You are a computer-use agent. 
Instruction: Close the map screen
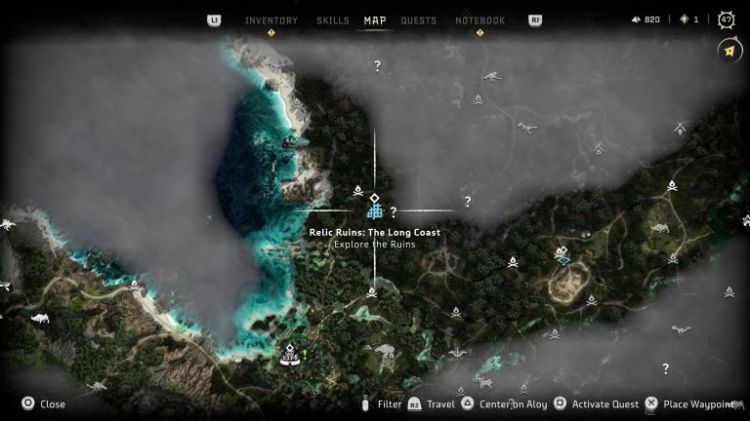click(x=44, y=404)
